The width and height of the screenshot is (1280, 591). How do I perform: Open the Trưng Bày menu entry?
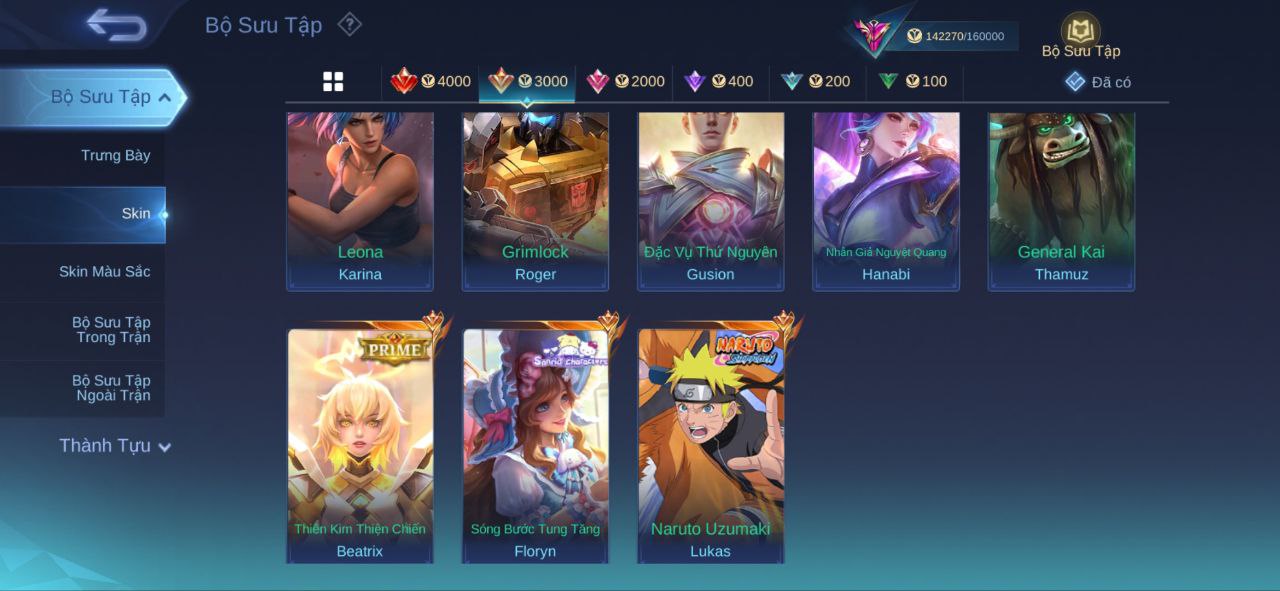point(115,155)
